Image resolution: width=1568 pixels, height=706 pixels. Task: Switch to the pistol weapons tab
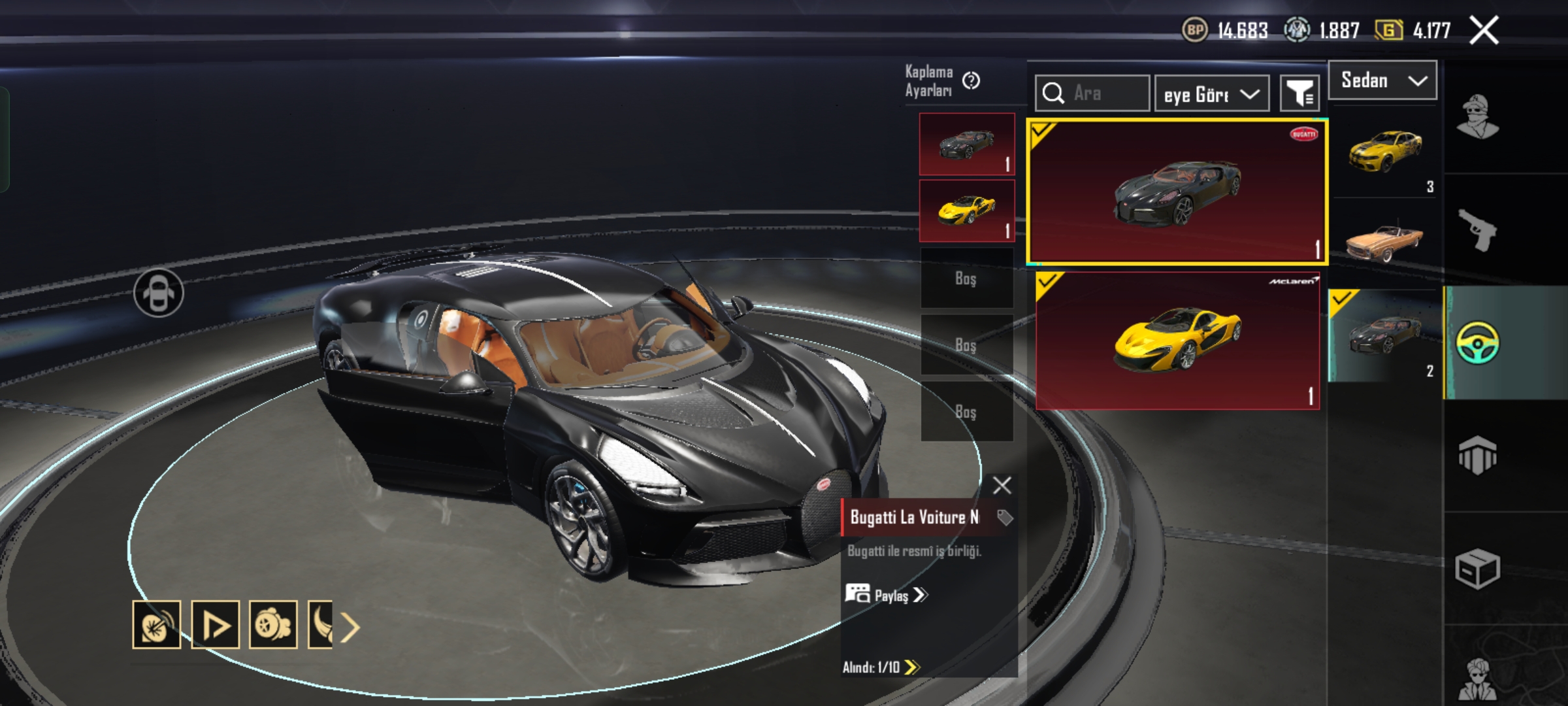pos(1477,230)
